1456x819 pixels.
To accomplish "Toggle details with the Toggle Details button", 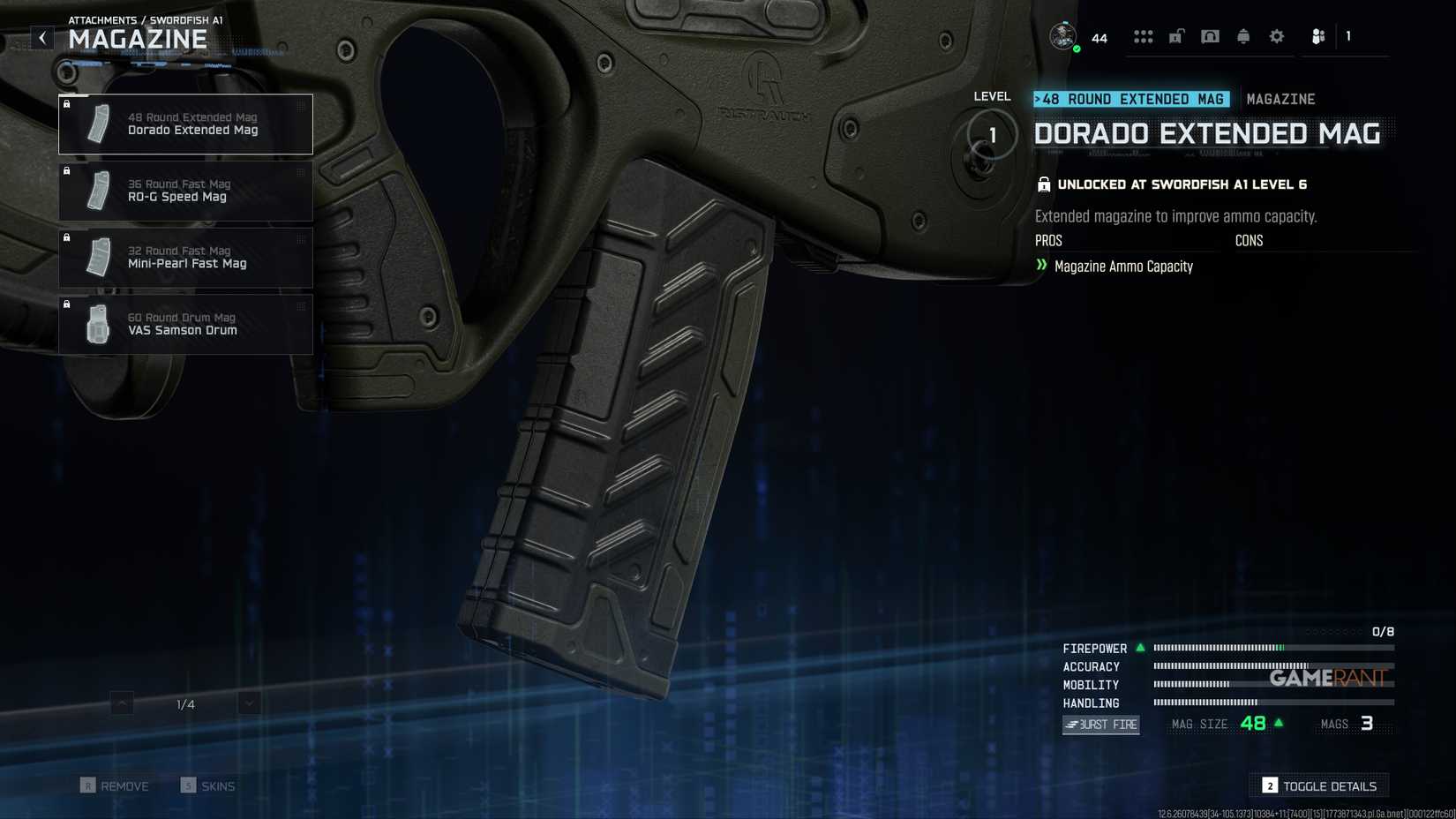I will (1318, 785).
